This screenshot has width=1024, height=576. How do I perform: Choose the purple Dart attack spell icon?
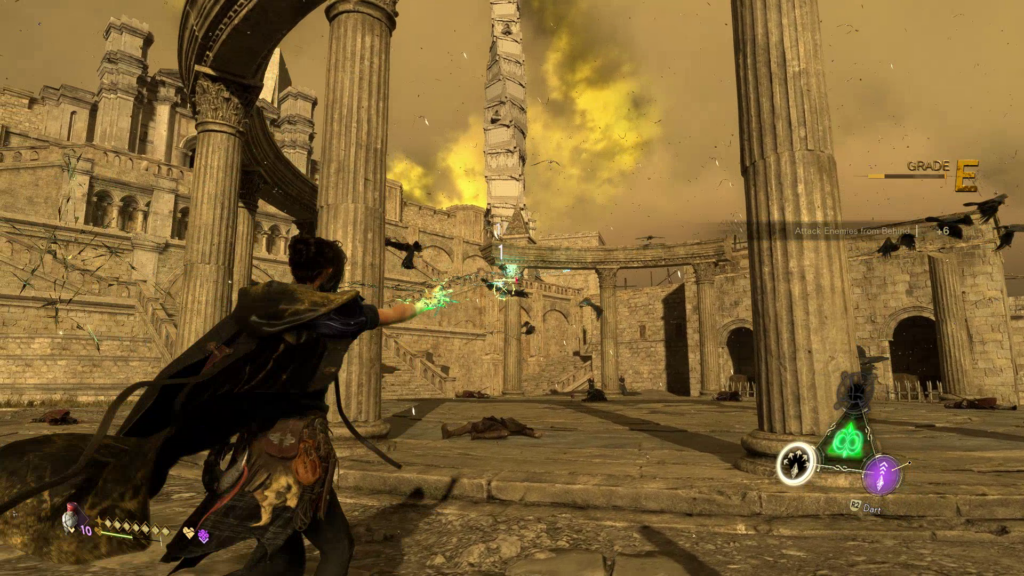pyautogui.click(x=882, y=474)
